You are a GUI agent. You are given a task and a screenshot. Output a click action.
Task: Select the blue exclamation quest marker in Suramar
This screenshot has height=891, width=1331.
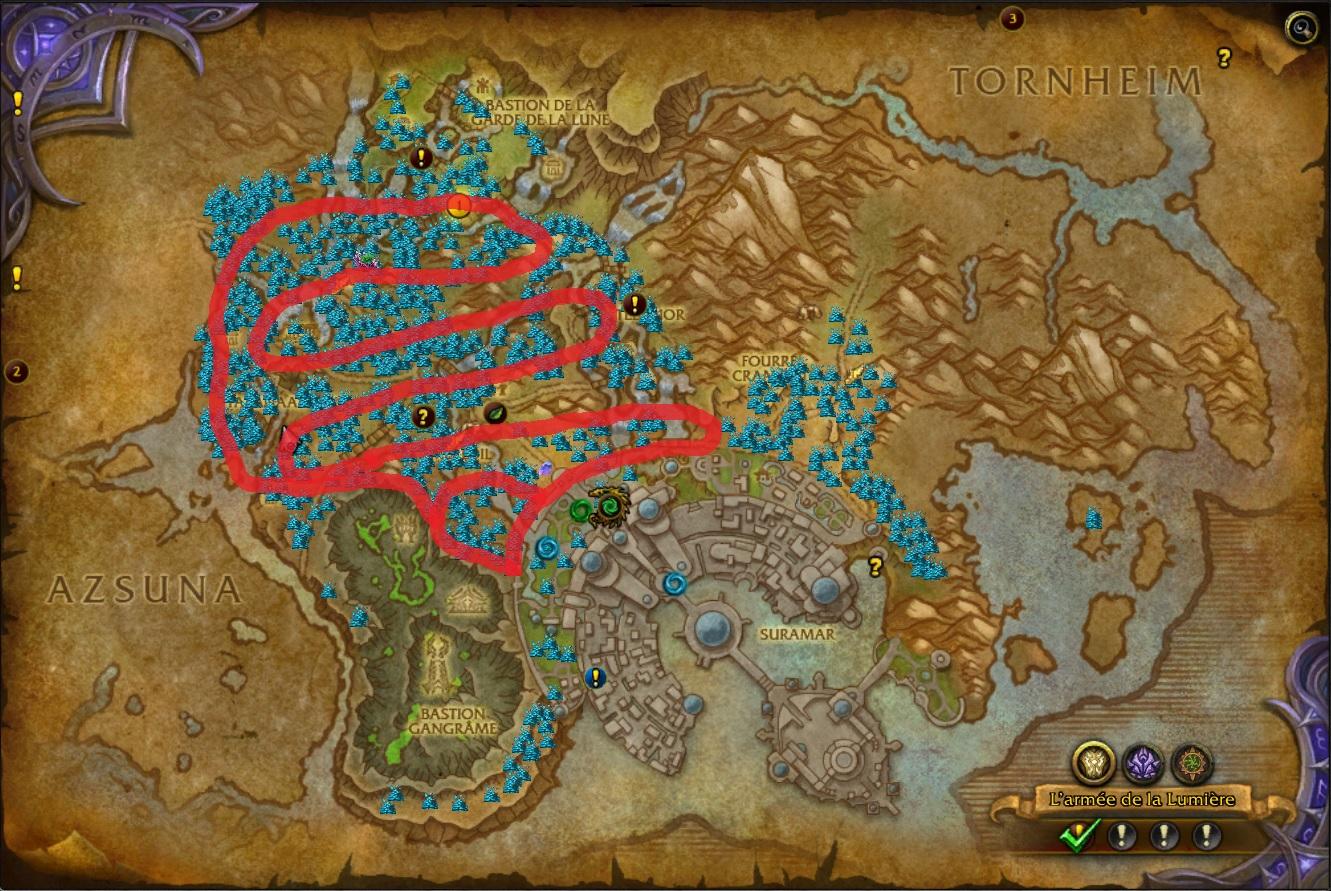click(596, 677)
